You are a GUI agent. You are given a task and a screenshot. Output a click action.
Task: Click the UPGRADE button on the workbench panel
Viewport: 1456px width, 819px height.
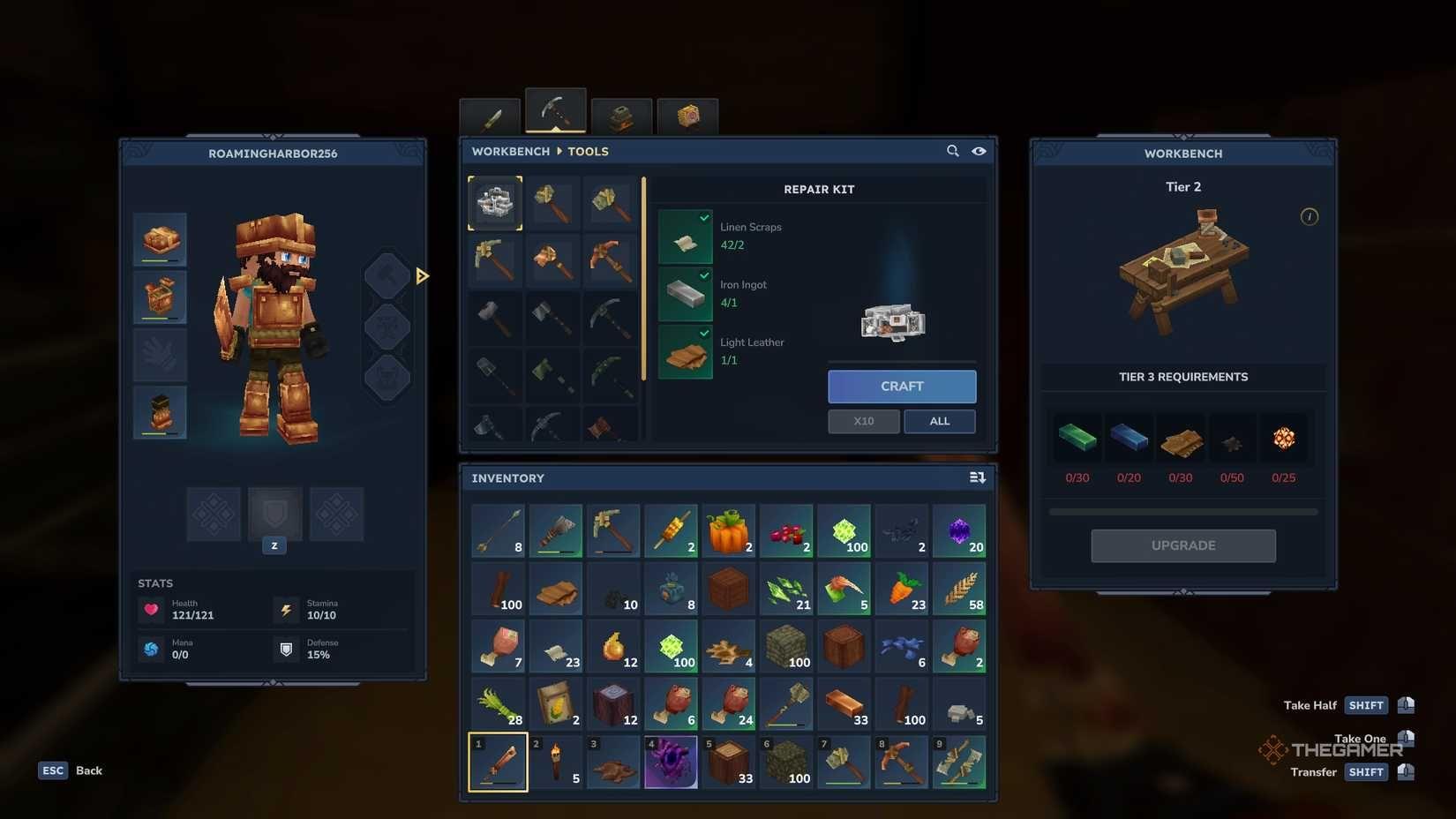tap(1182, 545)
